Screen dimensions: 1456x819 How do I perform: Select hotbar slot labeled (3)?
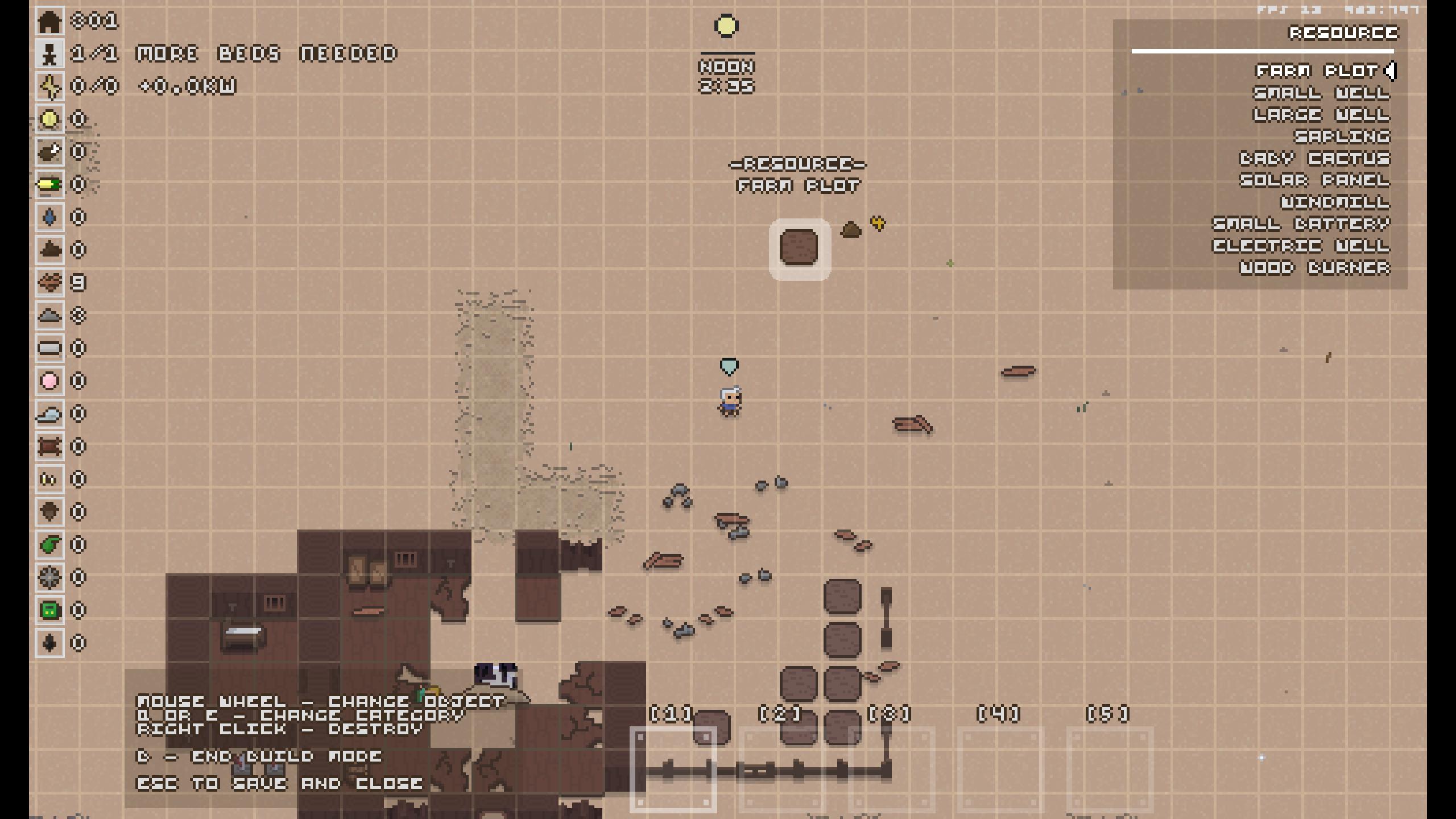[x=891, y=769]
